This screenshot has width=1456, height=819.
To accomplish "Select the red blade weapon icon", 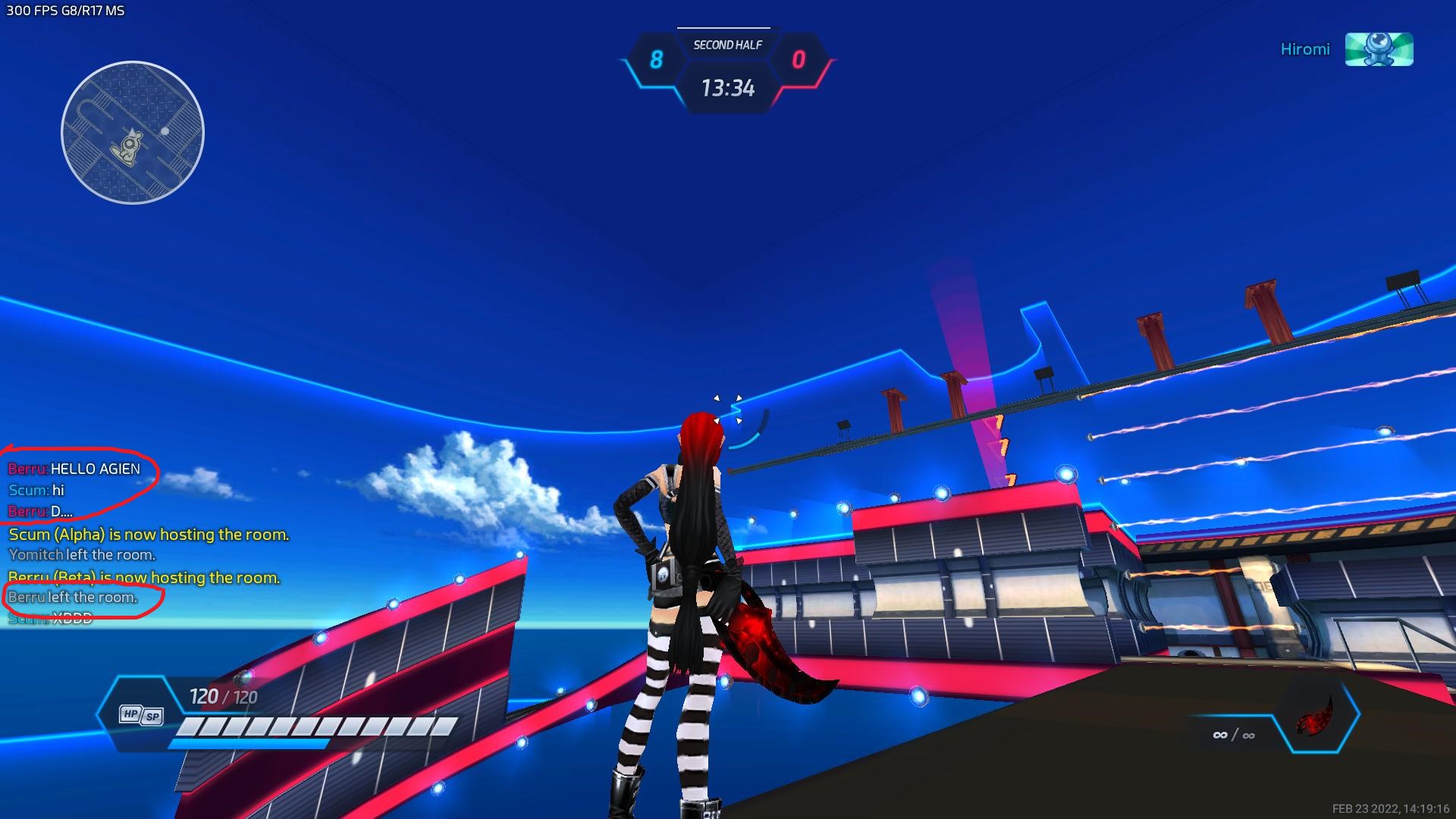I will pyautogui.click(x=1315, y=714).
